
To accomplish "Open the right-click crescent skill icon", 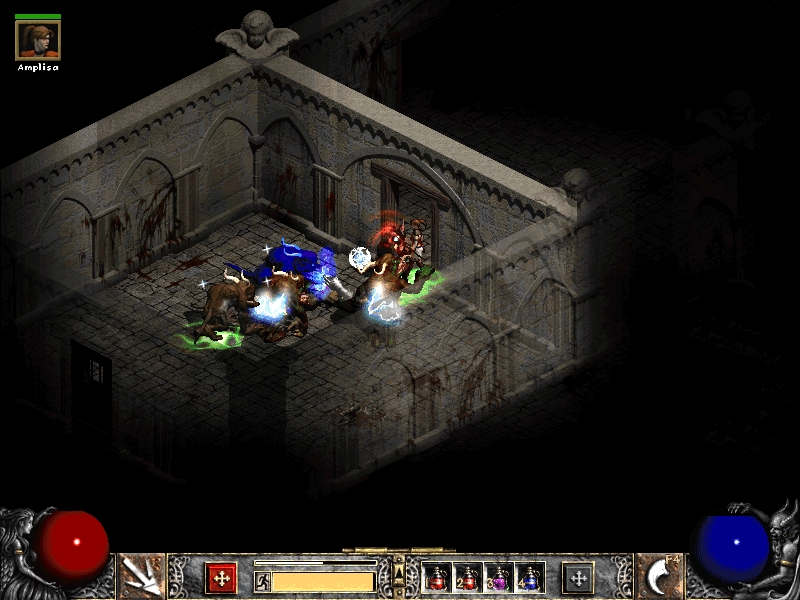I will 659,577.
